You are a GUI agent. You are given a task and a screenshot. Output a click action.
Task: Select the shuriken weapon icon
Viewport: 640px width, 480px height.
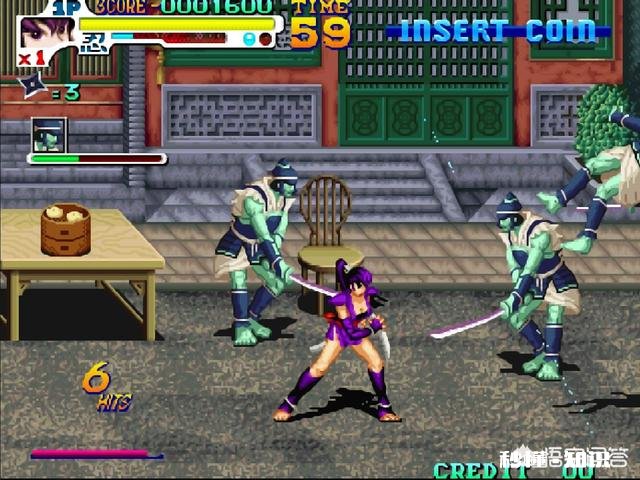[29, 90]
